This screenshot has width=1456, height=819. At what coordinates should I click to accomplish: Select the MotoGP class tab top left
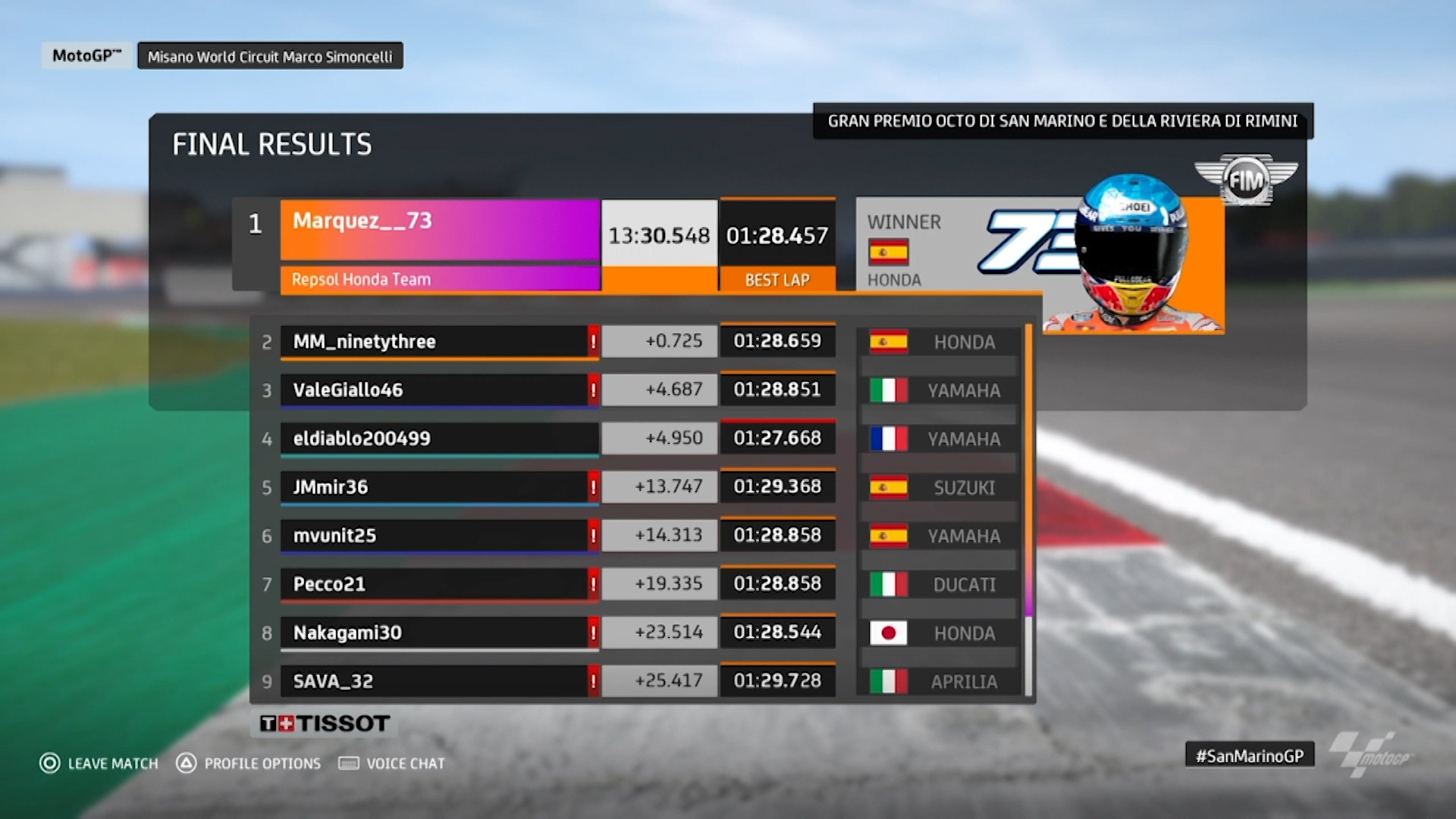pyautogui.click(x=86, y=54)
